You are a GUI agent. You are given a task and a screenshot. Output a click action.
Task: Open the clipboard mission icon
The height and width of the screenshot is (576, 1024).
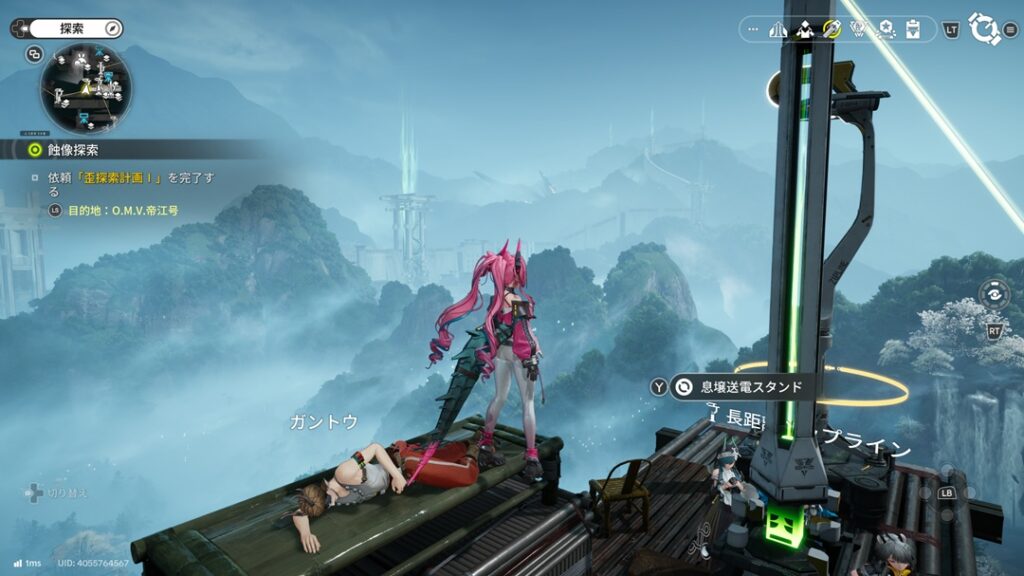912,29
